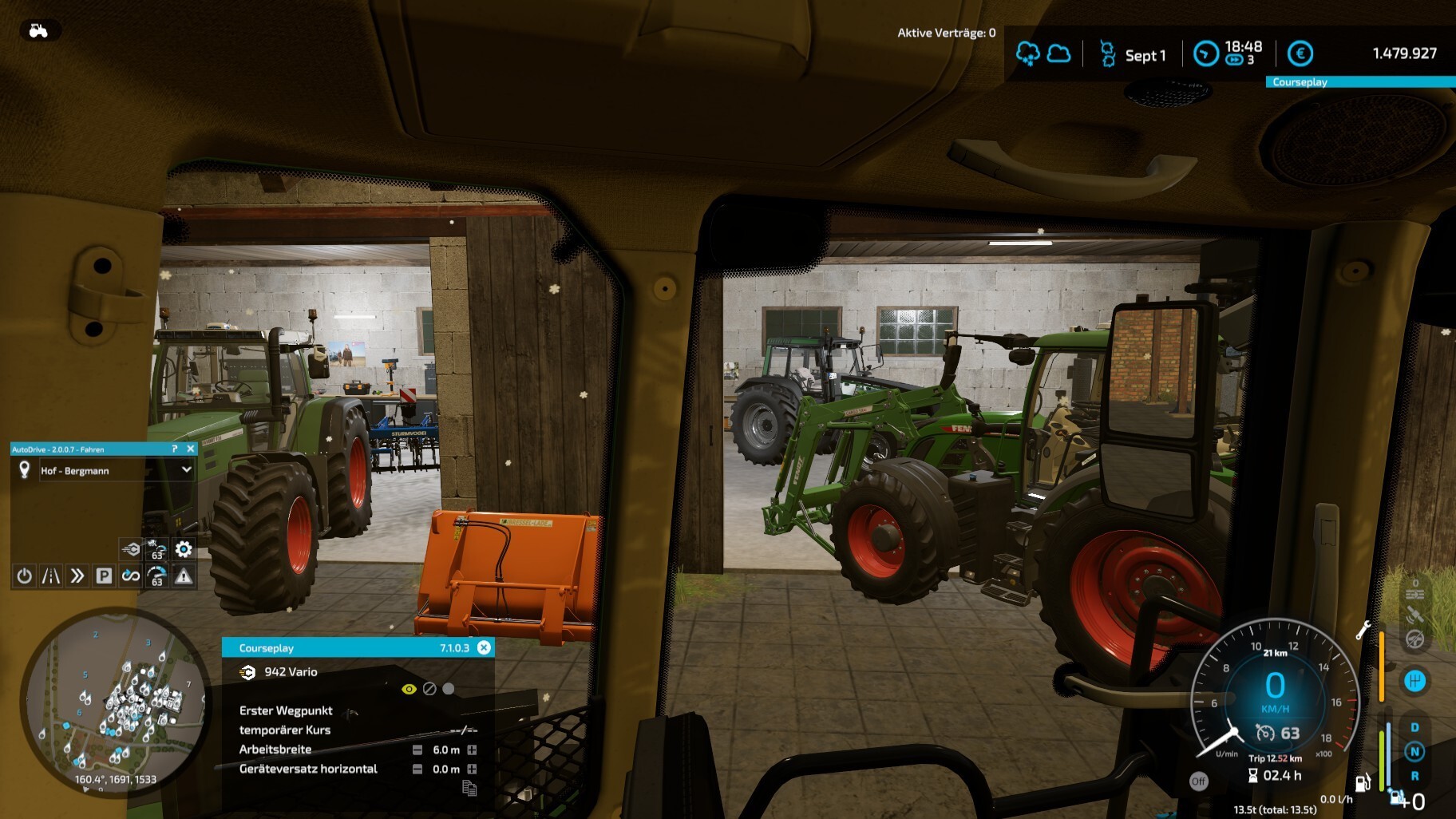The height and width of the screenshot is (819, 1456).
Task: Click the AutoDrive road editor icon
Action: click(x=51, y=576)
